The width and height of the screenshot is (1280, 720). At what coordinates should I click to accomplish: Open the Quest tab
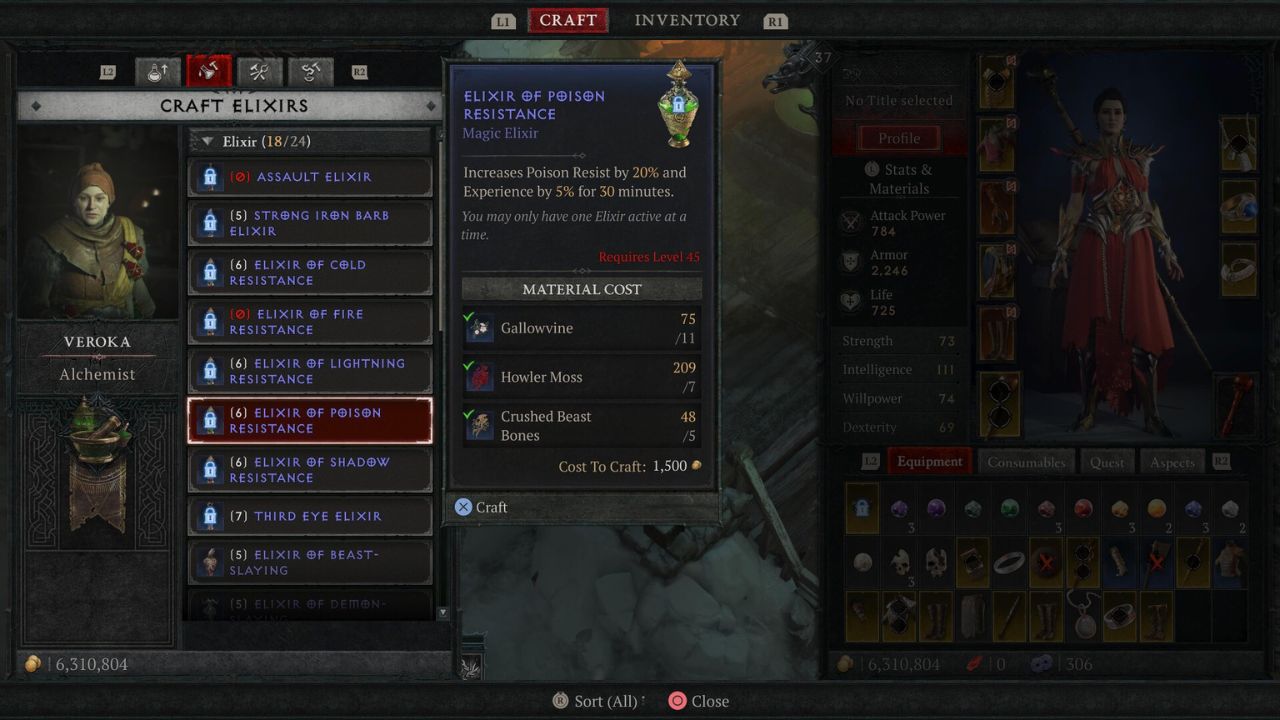point(1107,461)
